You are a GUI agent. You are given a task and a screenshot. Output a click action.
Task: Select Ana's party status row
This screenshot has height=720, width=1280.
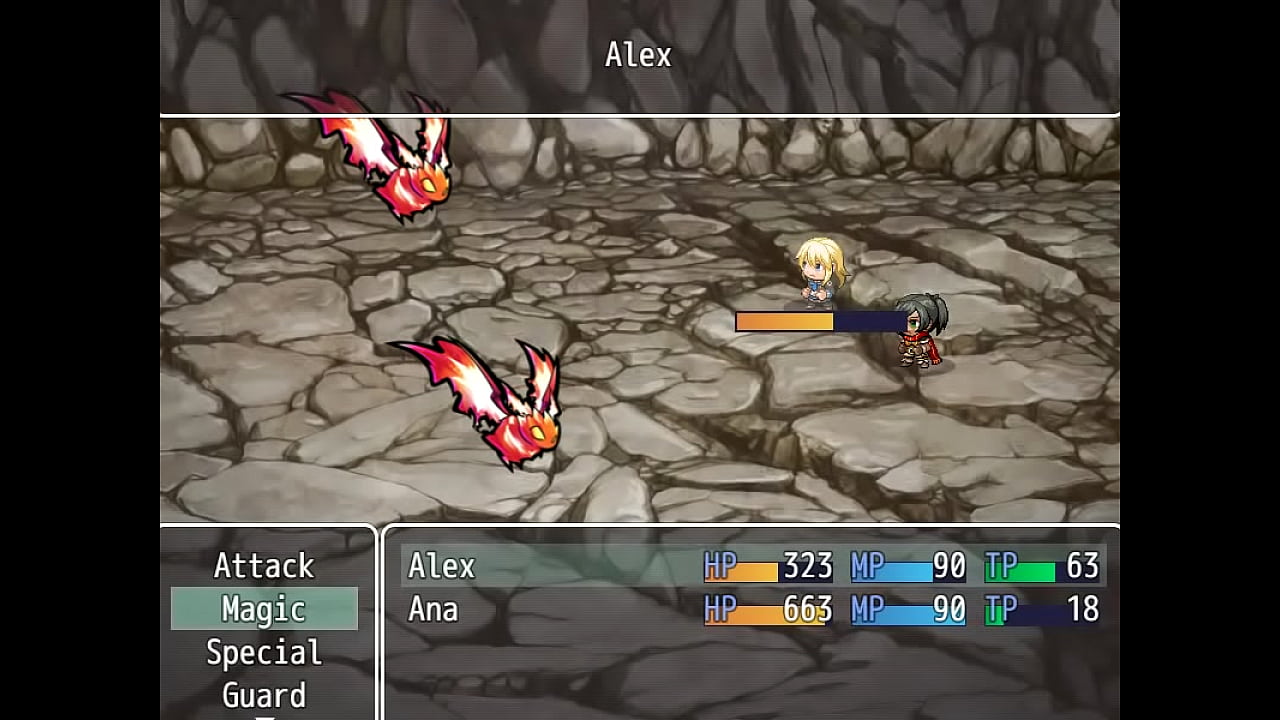(x=752, y=609)
